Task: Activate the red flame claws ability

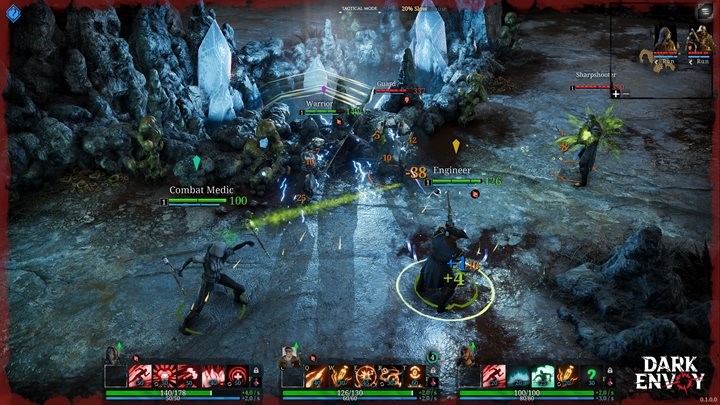Action: click(214, 377)
